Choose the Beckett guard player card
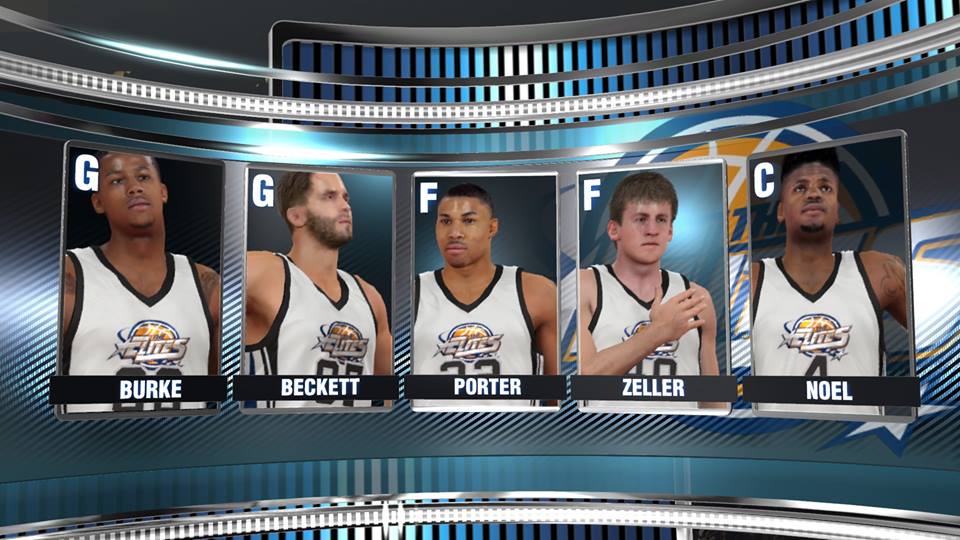 [x=318, y=285]
